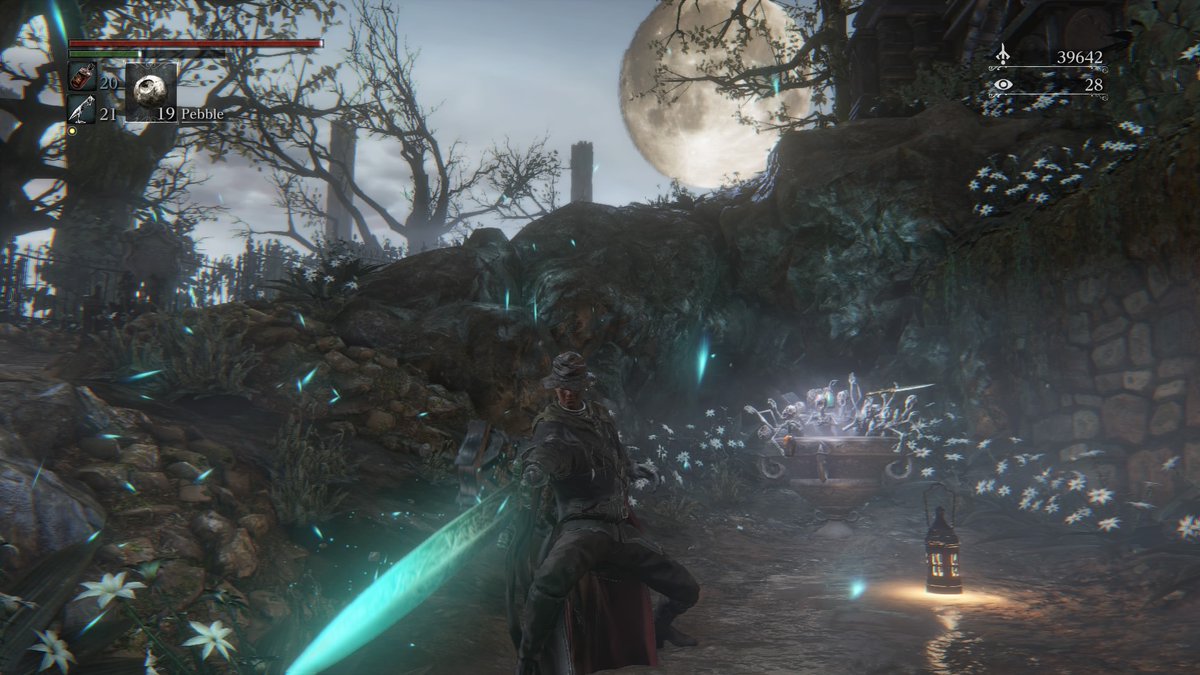Use the Blood Vial icon
Image resolution: width=1200 pixels, height=675 pixels.
point(81,78)
